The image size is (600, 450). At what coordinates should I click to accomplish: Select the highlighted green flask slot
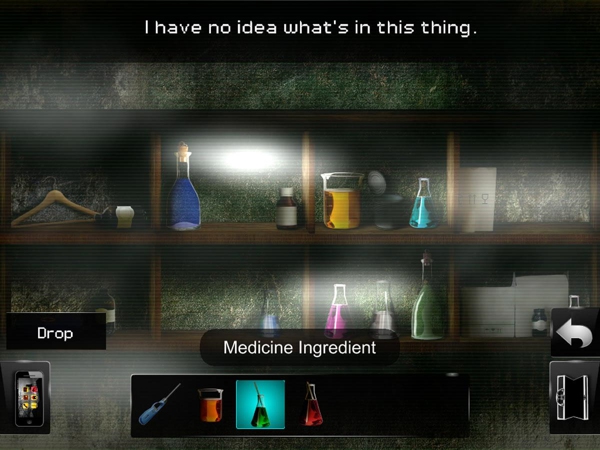point(260,404)
